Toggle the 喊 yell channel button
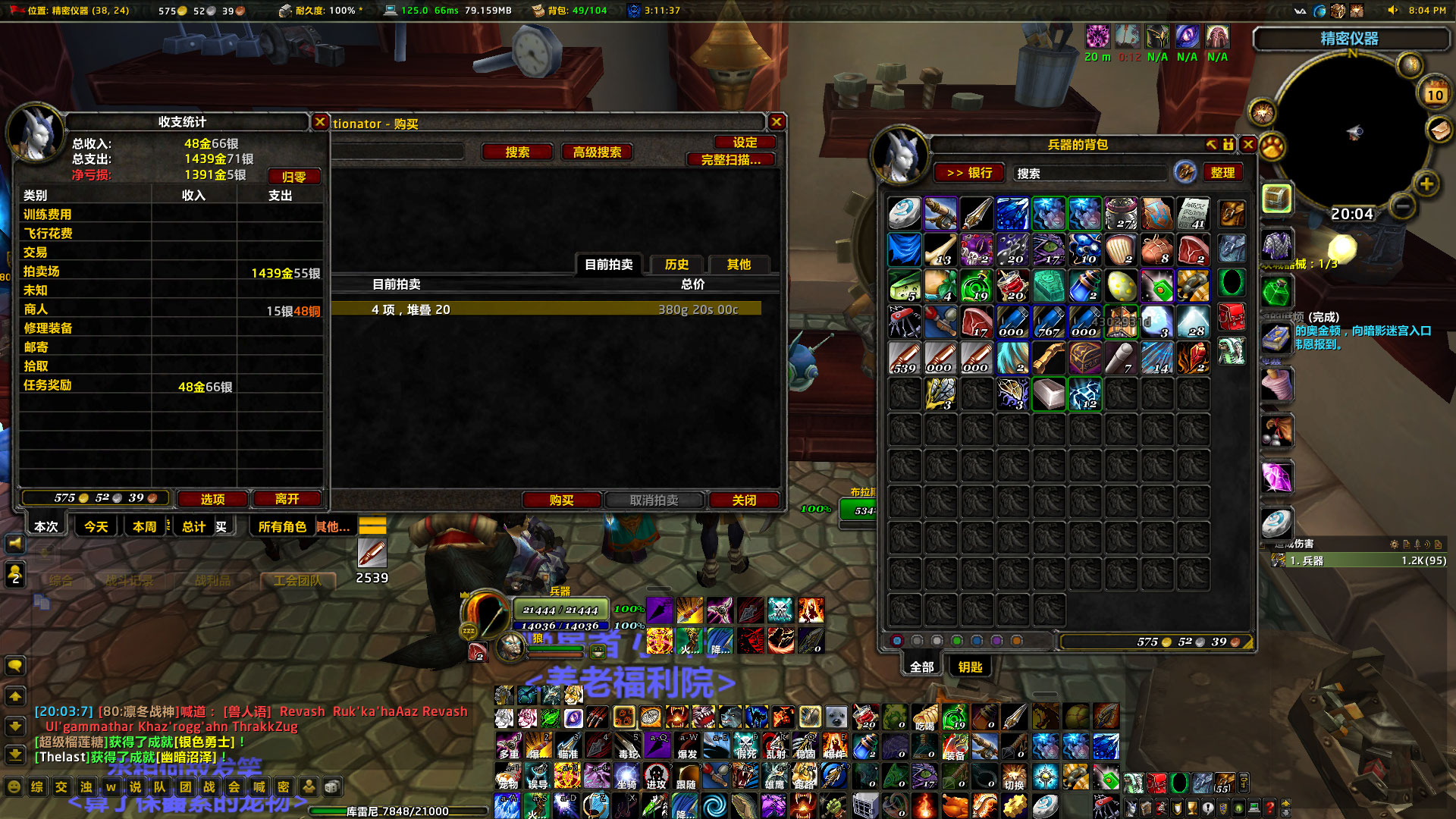The image size is (1456, 819). point(259,787)
